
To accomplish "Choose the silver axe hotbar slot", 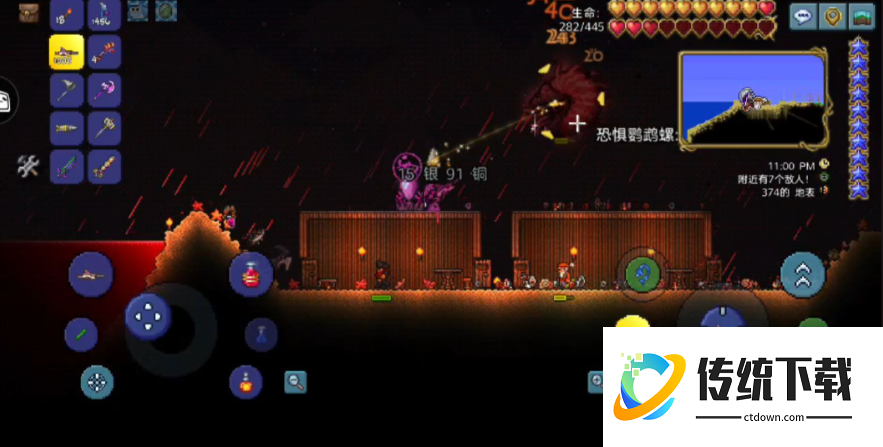I will coord(66,90).
